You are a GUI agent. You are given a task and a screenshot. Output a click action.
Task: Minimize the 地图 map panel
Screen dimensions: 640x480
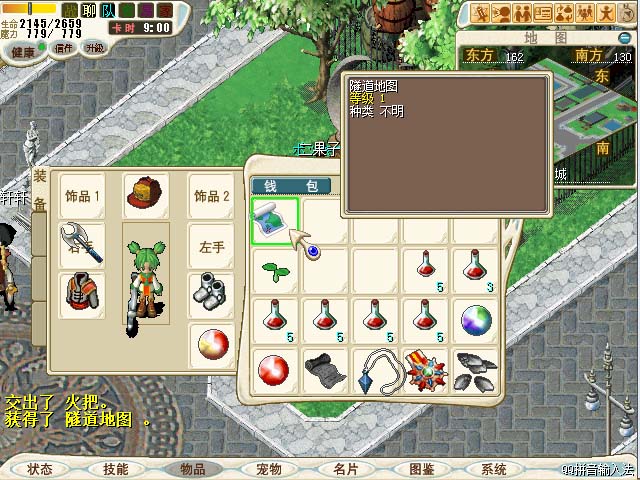626,36
